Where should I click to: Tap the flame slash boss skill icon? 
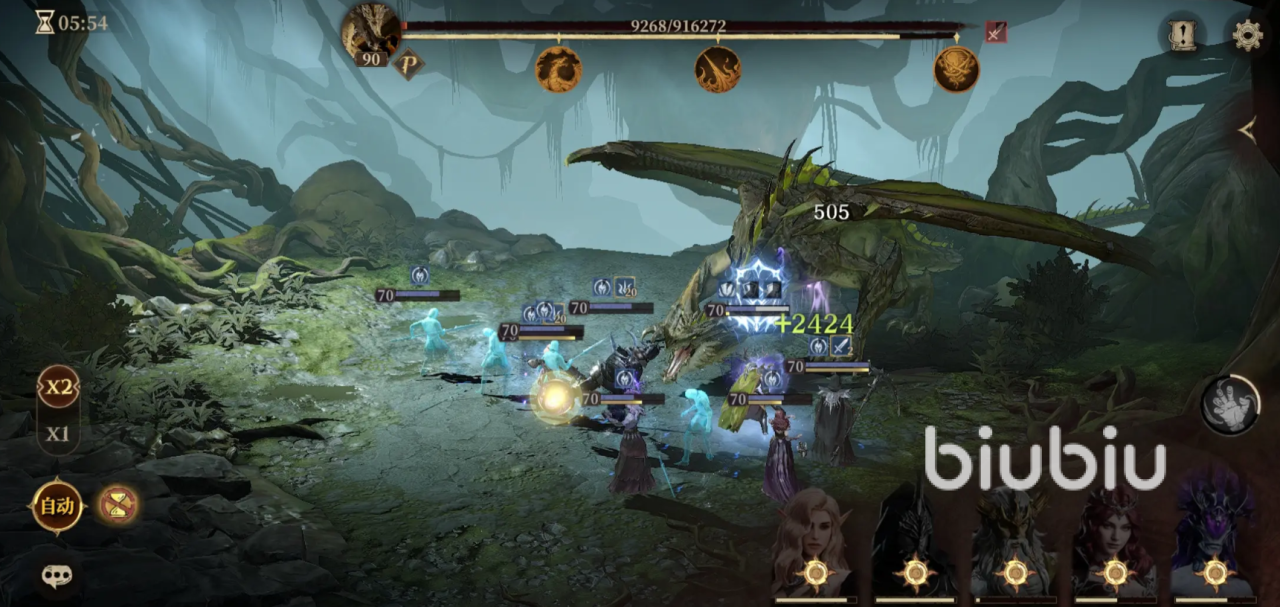tap(717, 69)
